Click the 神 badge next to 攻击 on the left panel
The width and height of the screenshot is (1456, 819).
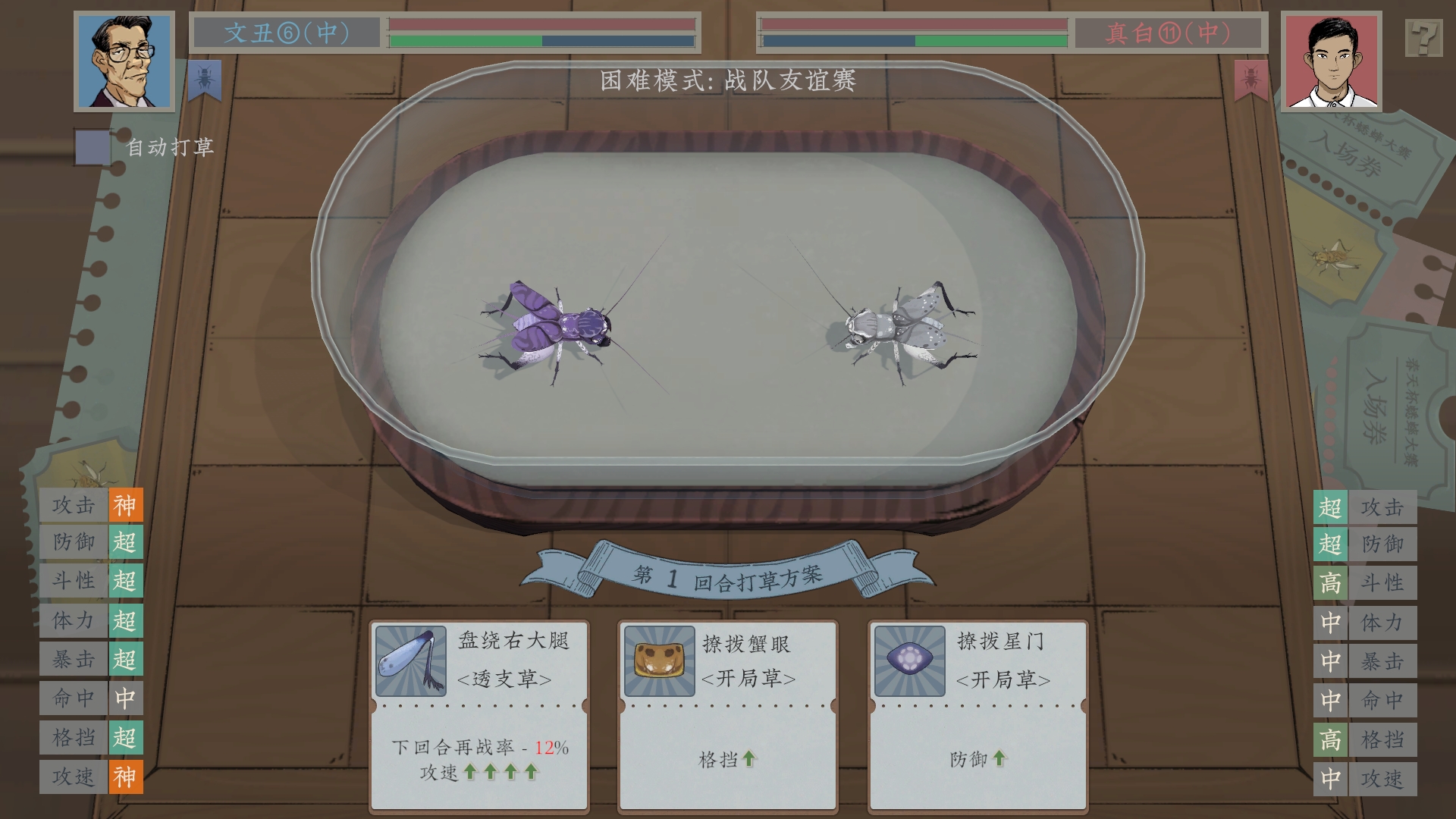pos(127,504)
